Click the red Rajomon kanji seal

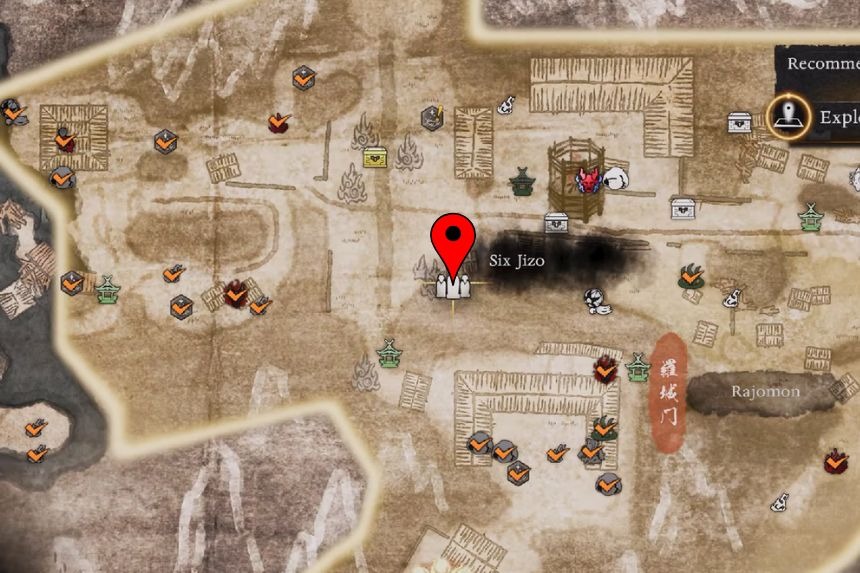pyautogui.click(x=666, y=392)
